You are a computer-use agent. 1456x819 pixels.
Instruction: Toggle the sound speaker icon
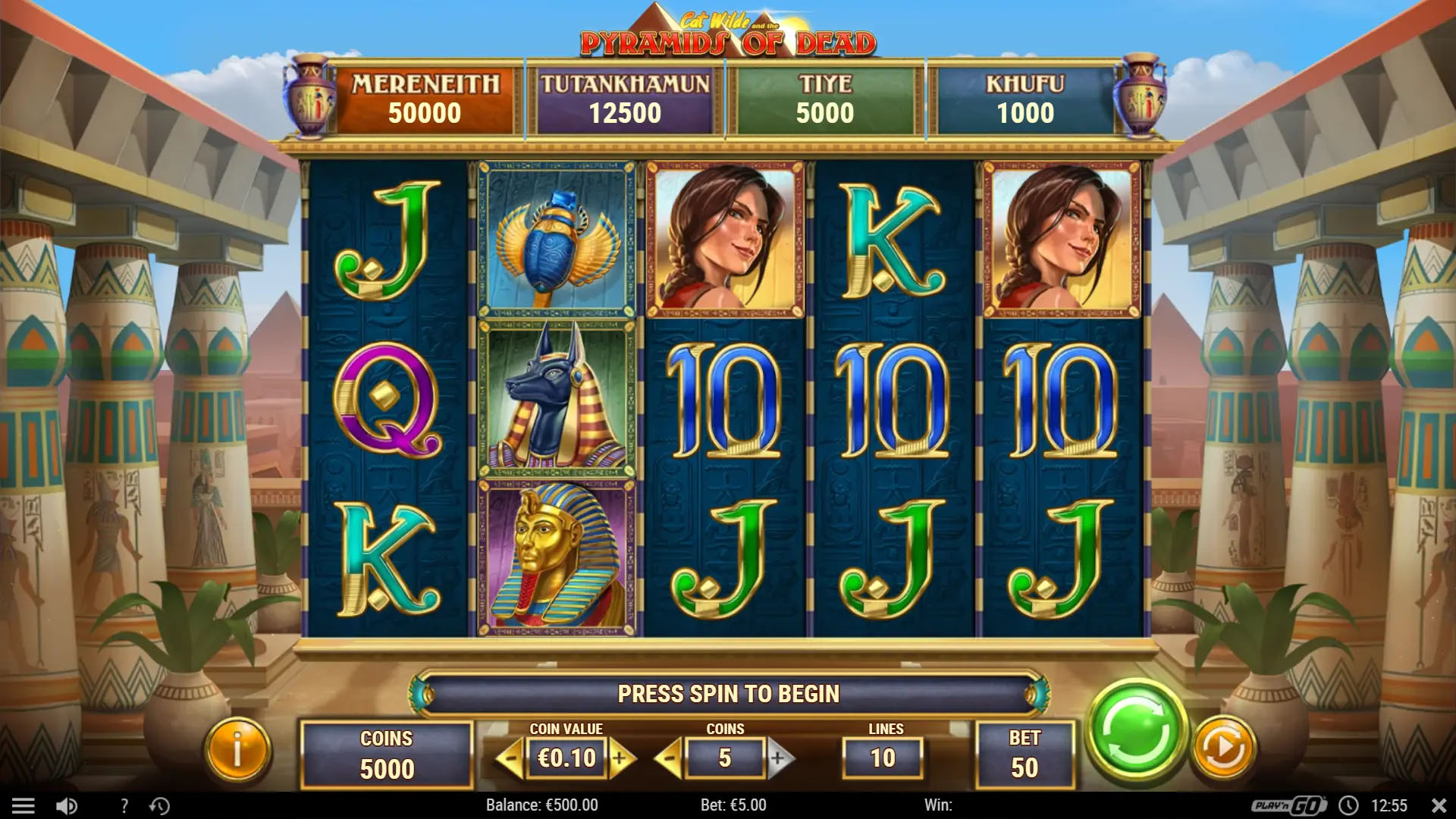(67, 805)
